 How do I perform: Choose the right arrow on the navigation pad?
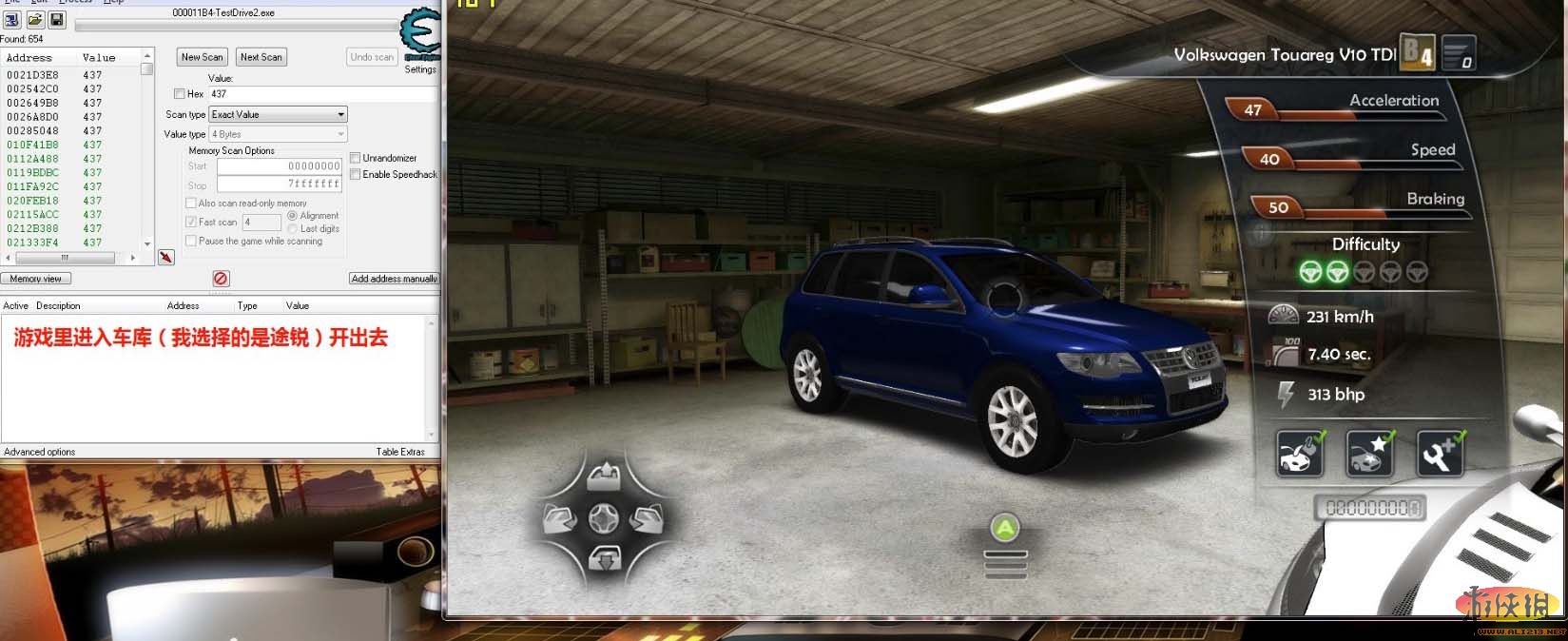tap(647, 518)
